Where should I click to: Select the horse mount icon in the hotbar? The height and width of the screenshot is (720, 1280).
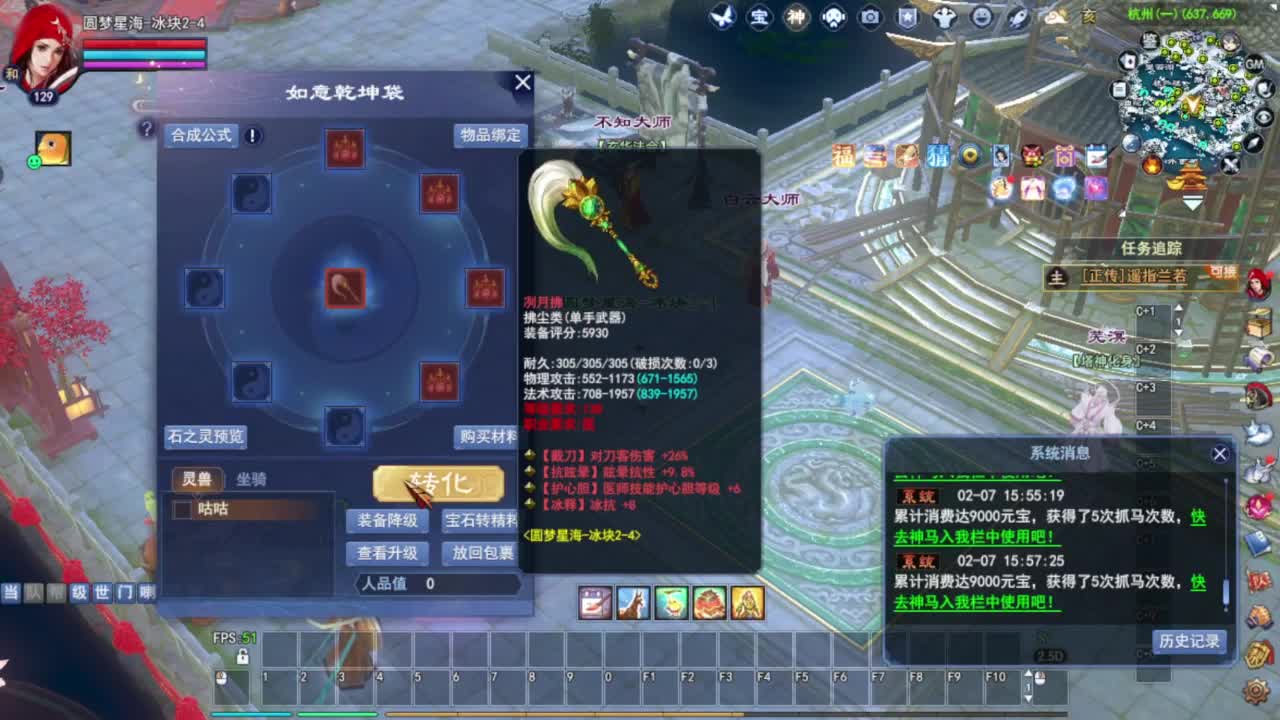(632, 604)
